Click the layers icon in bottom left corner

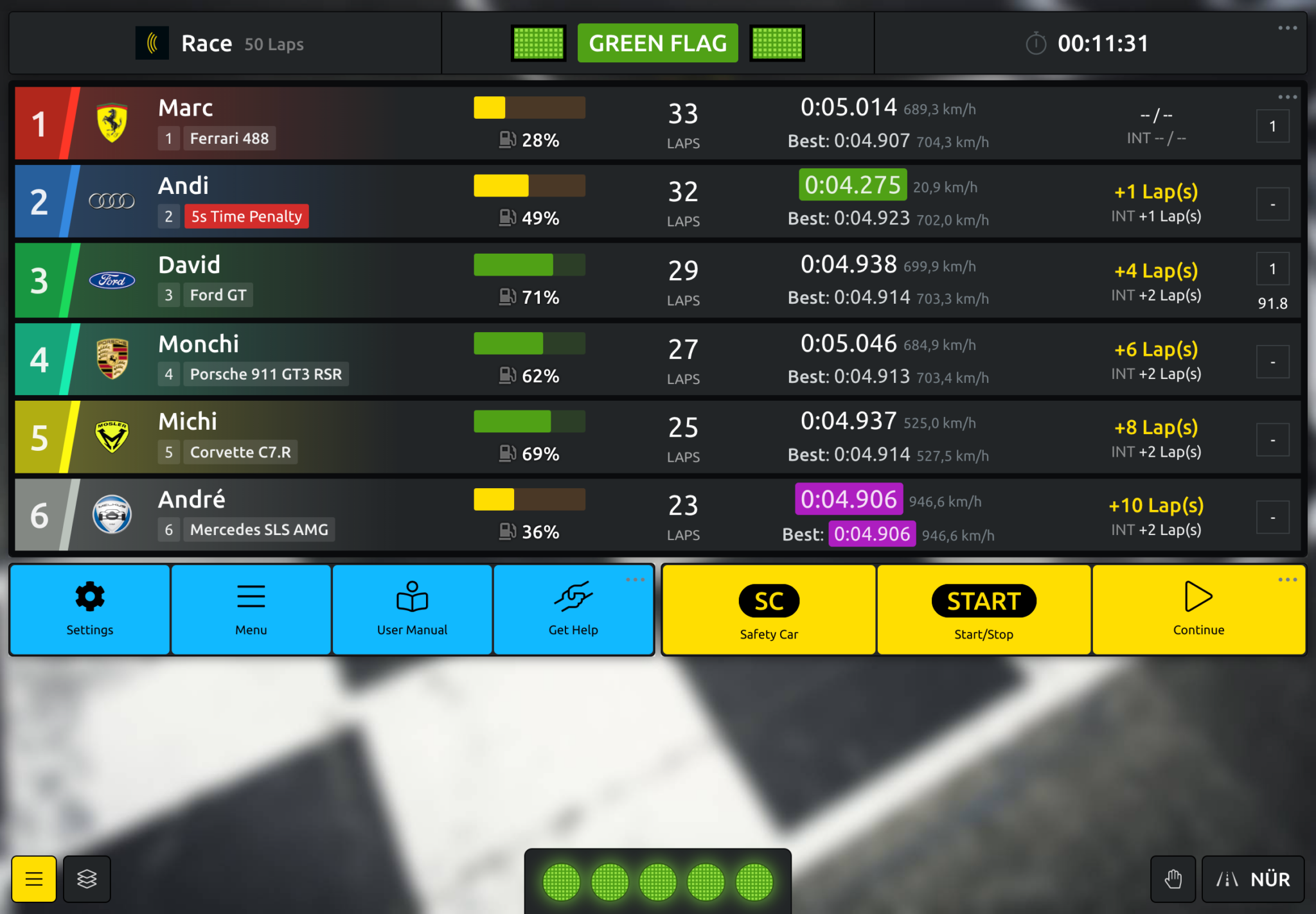tap(87, 879)
